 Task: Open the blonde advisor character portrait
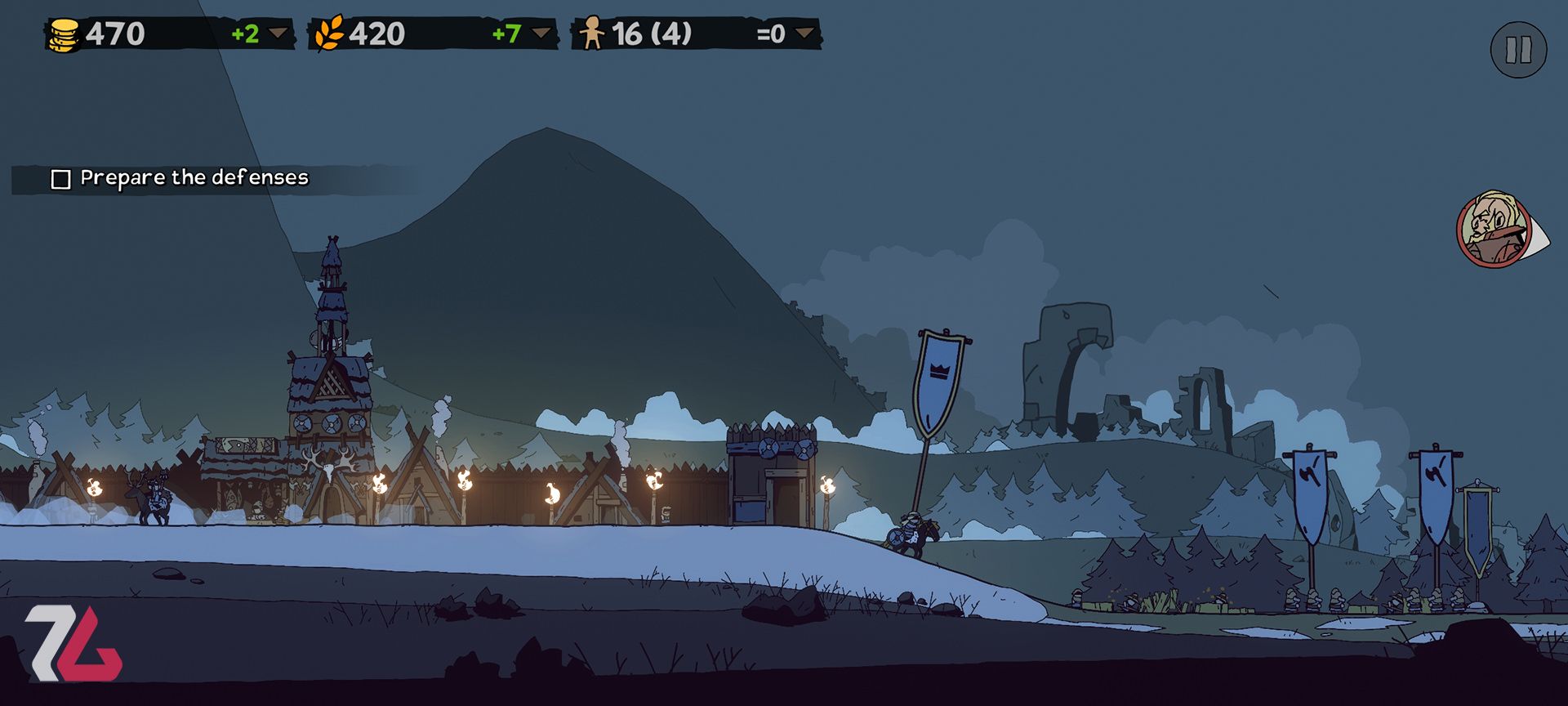coord(1495,230)
